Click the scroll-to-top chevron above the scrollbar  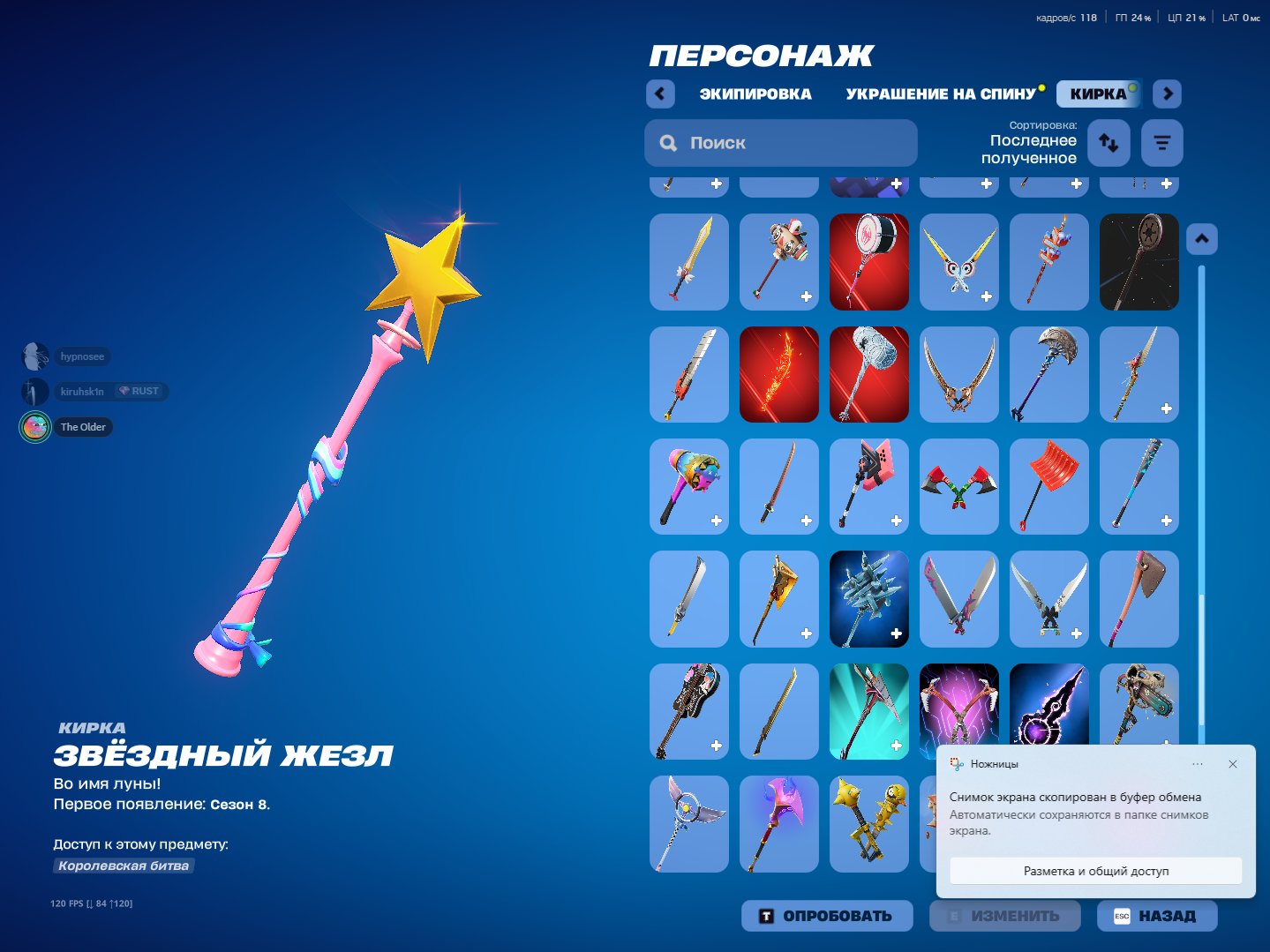(1201, 238)
